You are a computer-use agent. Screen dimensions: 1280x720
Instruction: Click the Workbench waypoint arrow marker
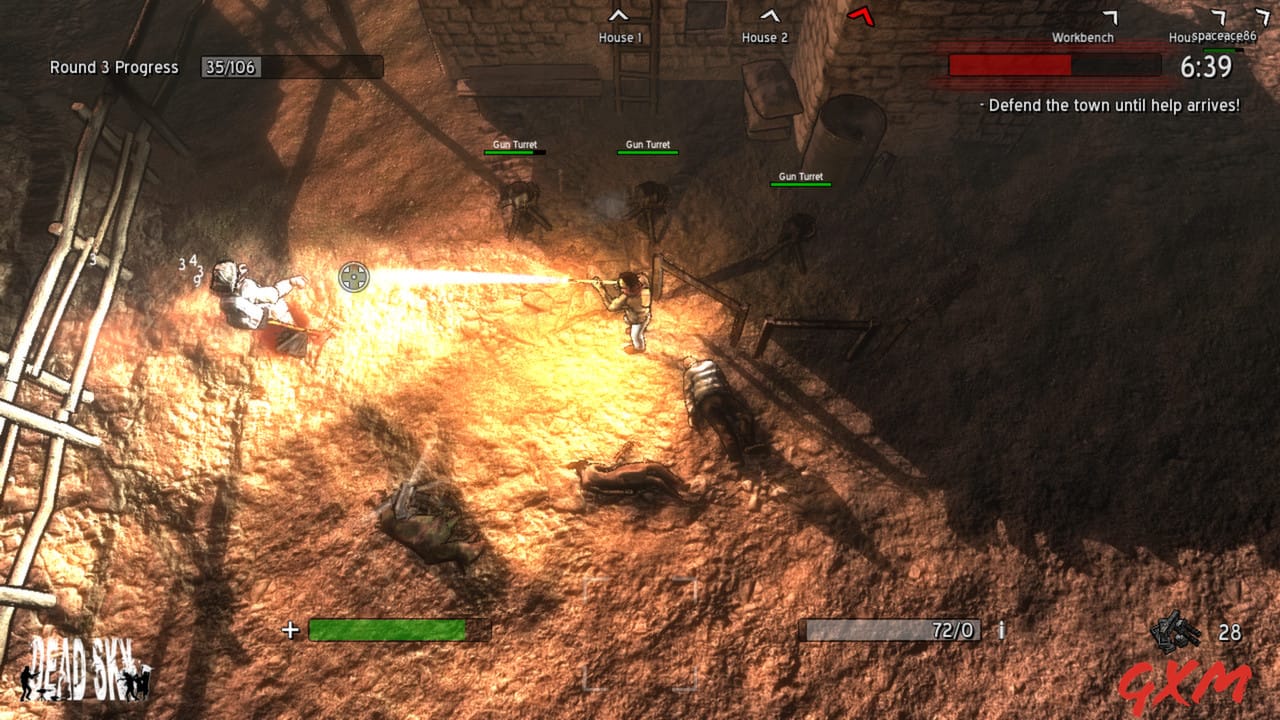point(1110,17)
